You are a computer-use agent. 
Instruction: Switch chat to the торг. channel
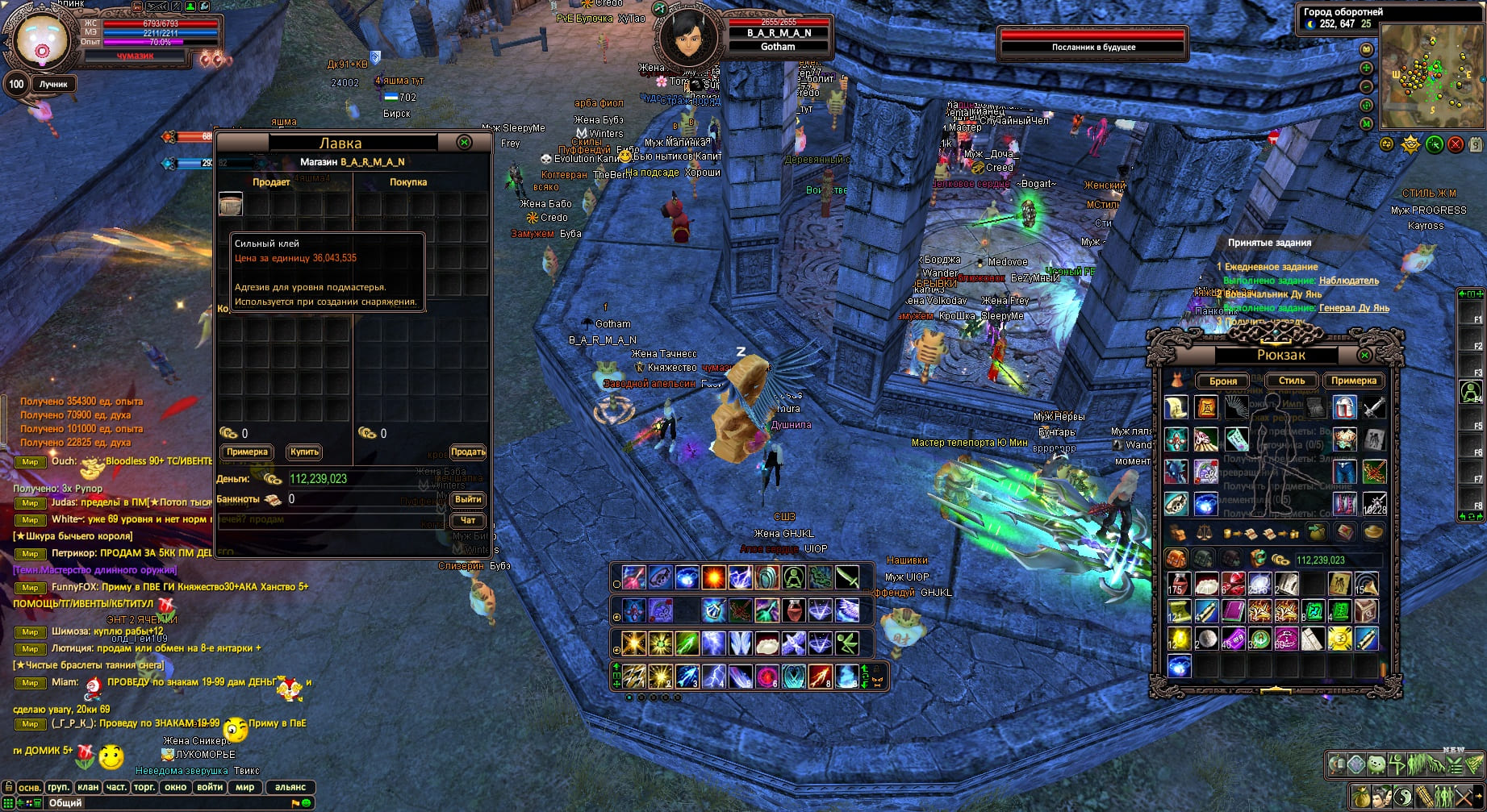pyautogui.click(x=144, y=787)
